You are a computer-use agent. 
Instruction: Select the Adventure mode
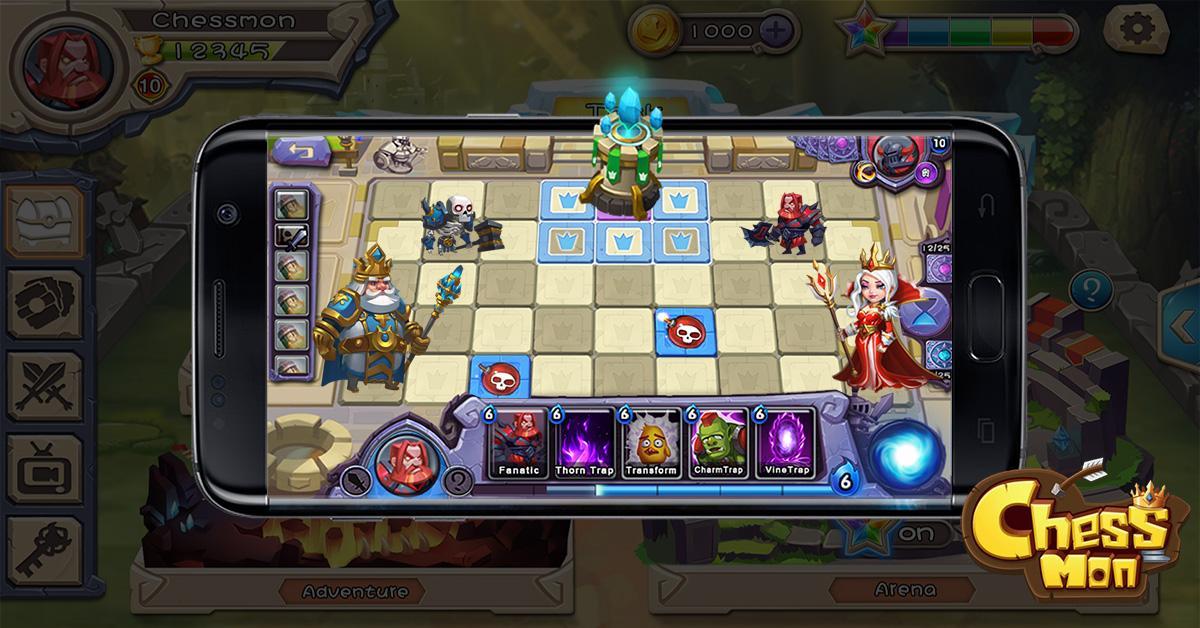(356, 591)
